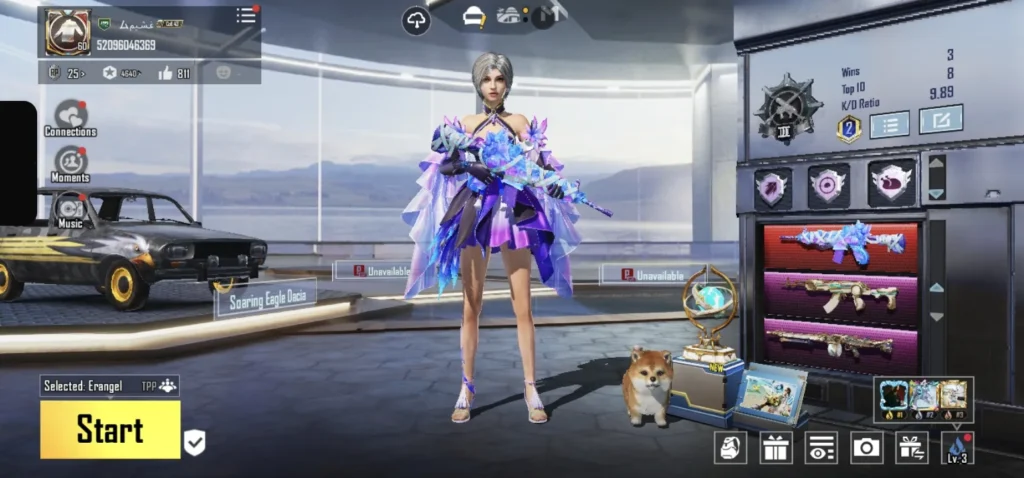
Task: Tap the yellow Start button
Action: 110,430
